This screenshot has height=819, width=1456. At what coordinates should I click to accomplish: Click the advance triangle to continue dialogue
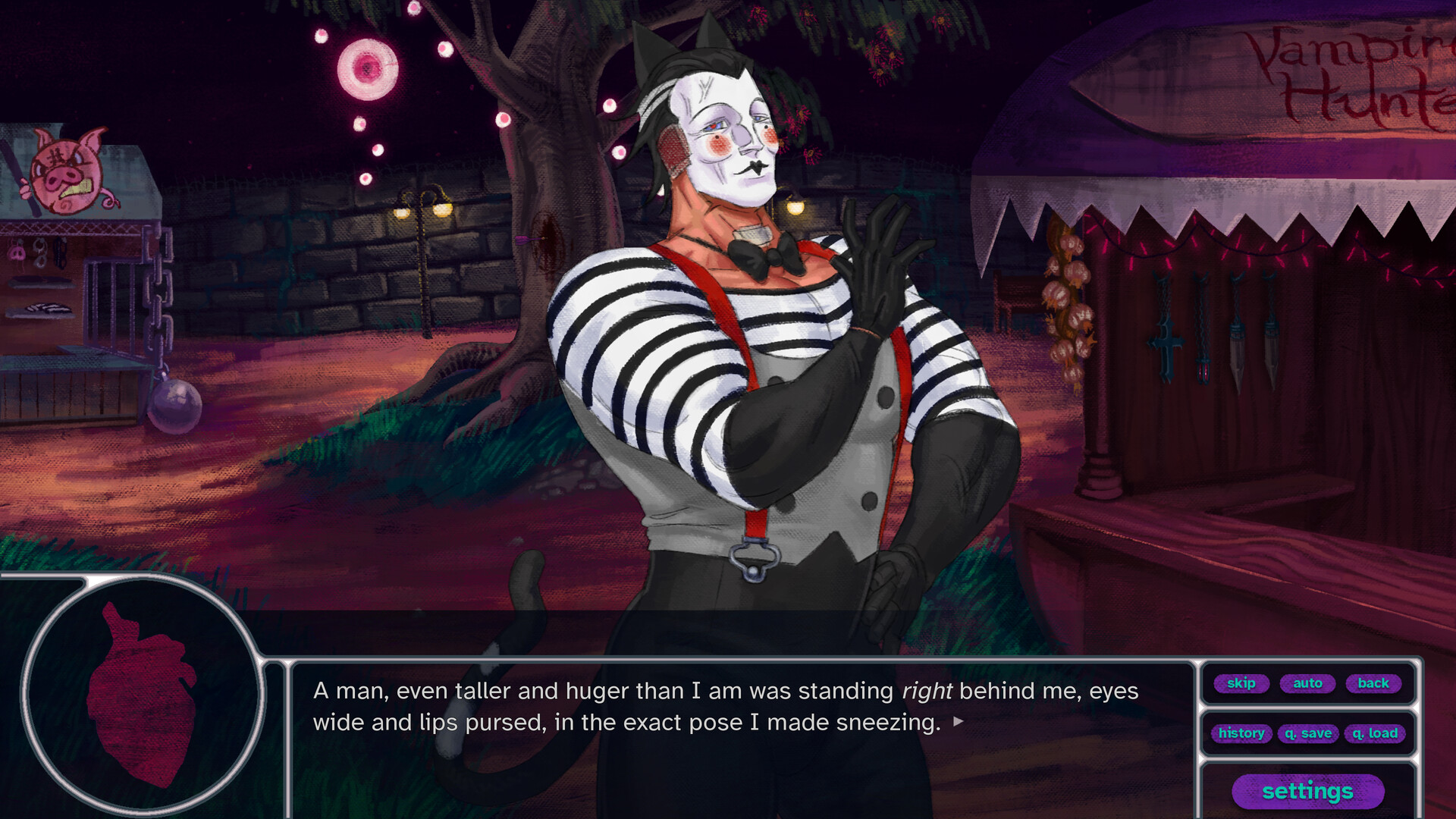point(957,723)
